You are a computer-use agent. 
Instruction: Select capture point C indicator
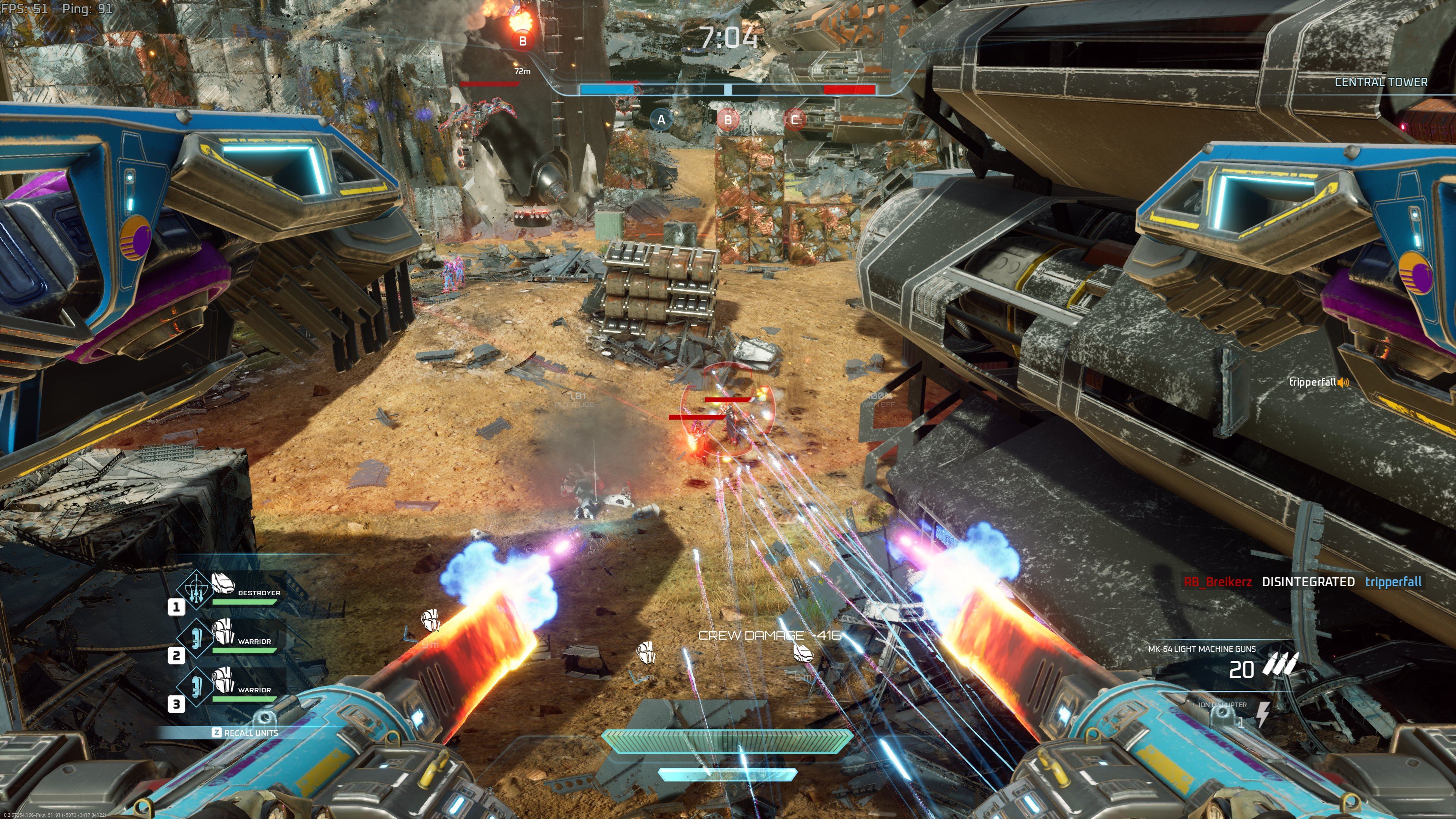[795, 120]
